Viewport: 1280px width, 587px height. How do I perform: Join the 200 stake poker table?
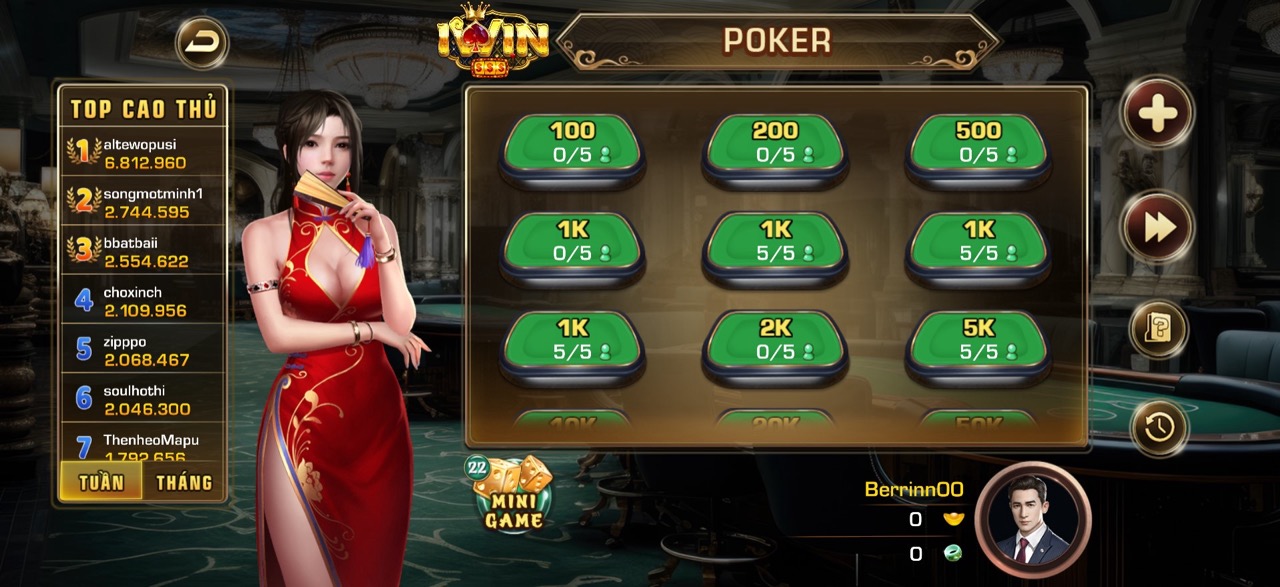775,147
